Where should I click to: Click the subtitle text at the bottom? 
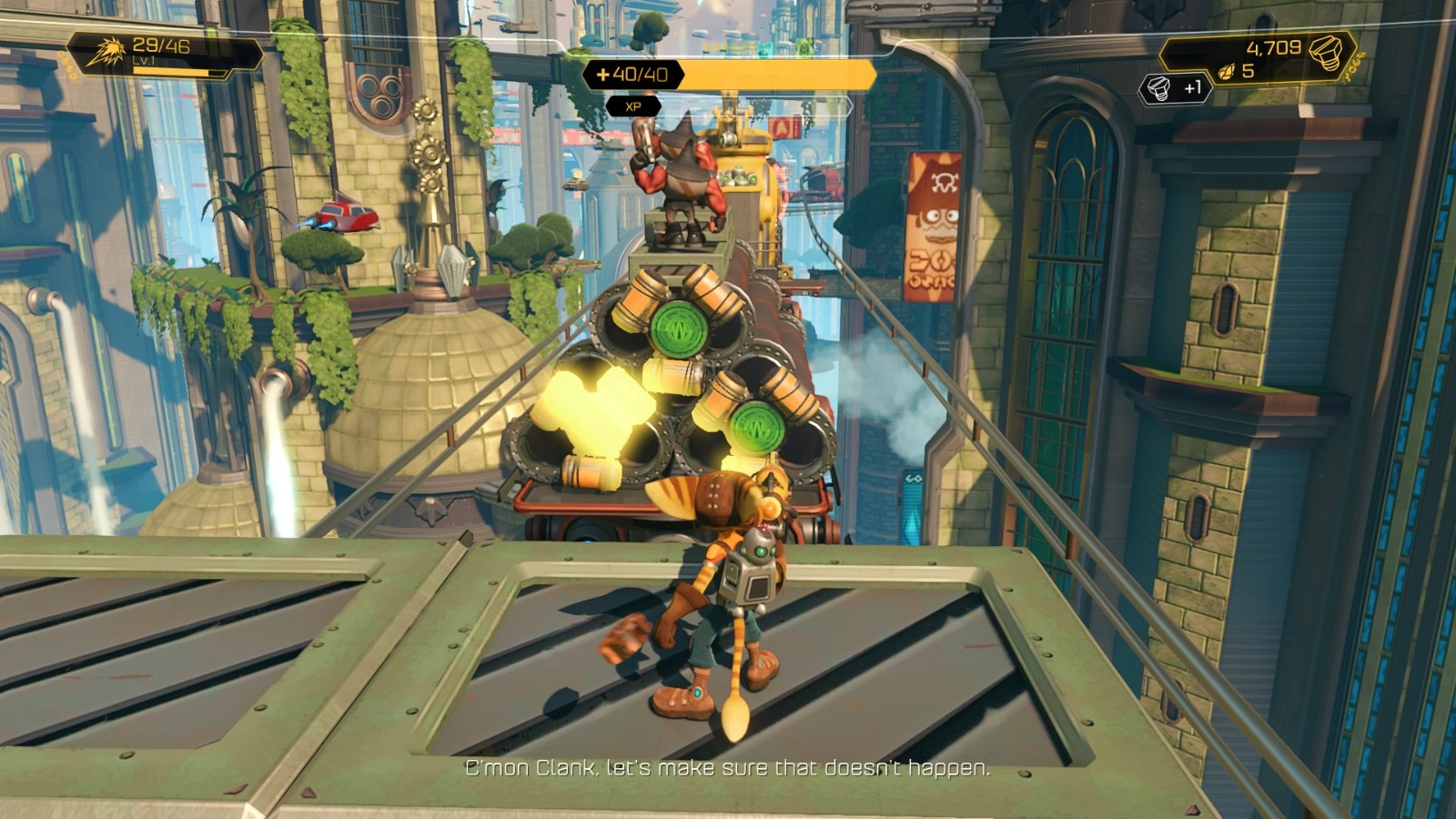click(726, 767)
